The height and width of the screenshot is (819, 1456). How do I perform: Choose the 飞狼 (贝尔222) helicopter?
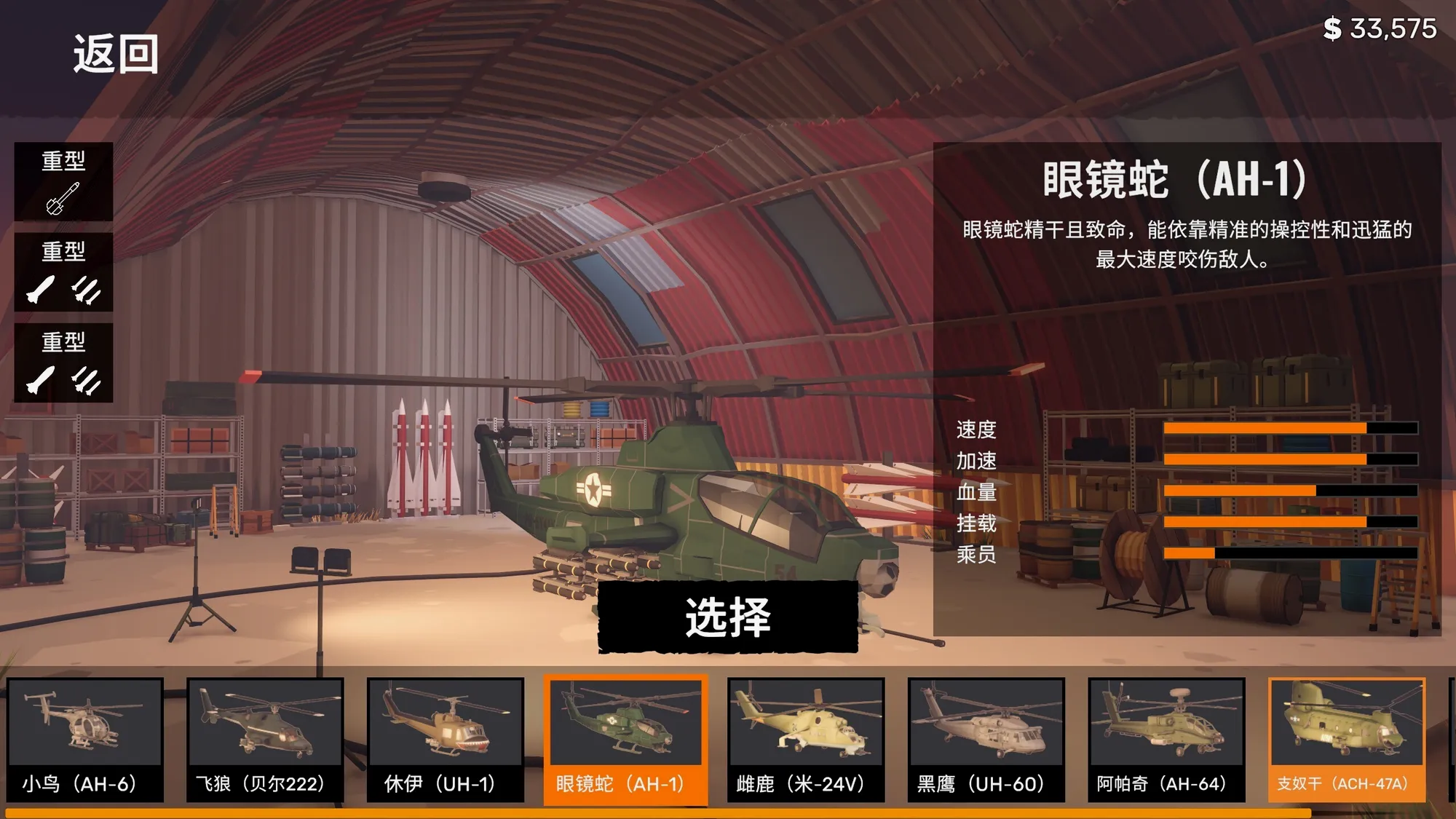tap(265, 739)
